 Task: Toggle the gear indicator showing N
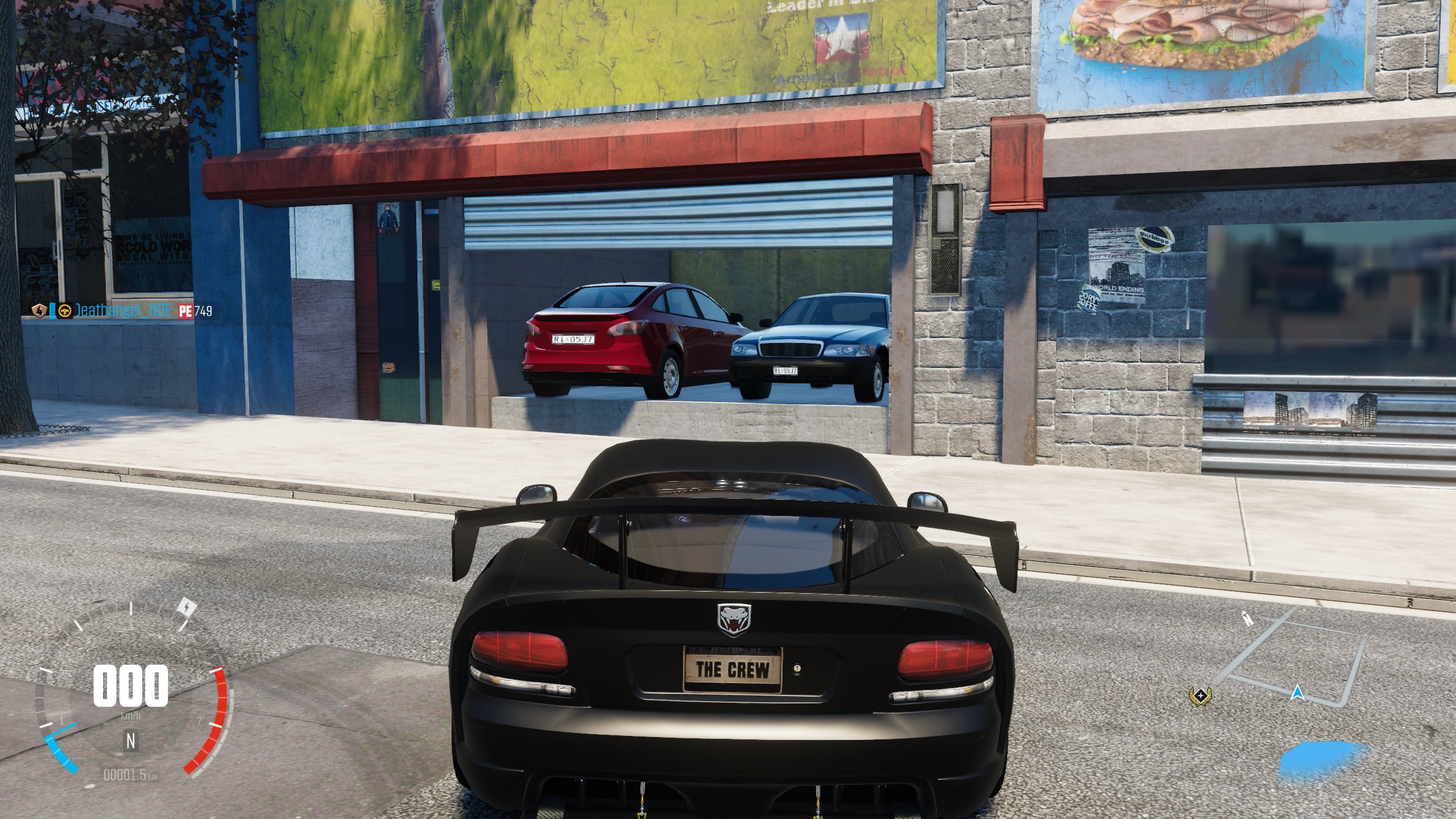[x=131, y=741]
